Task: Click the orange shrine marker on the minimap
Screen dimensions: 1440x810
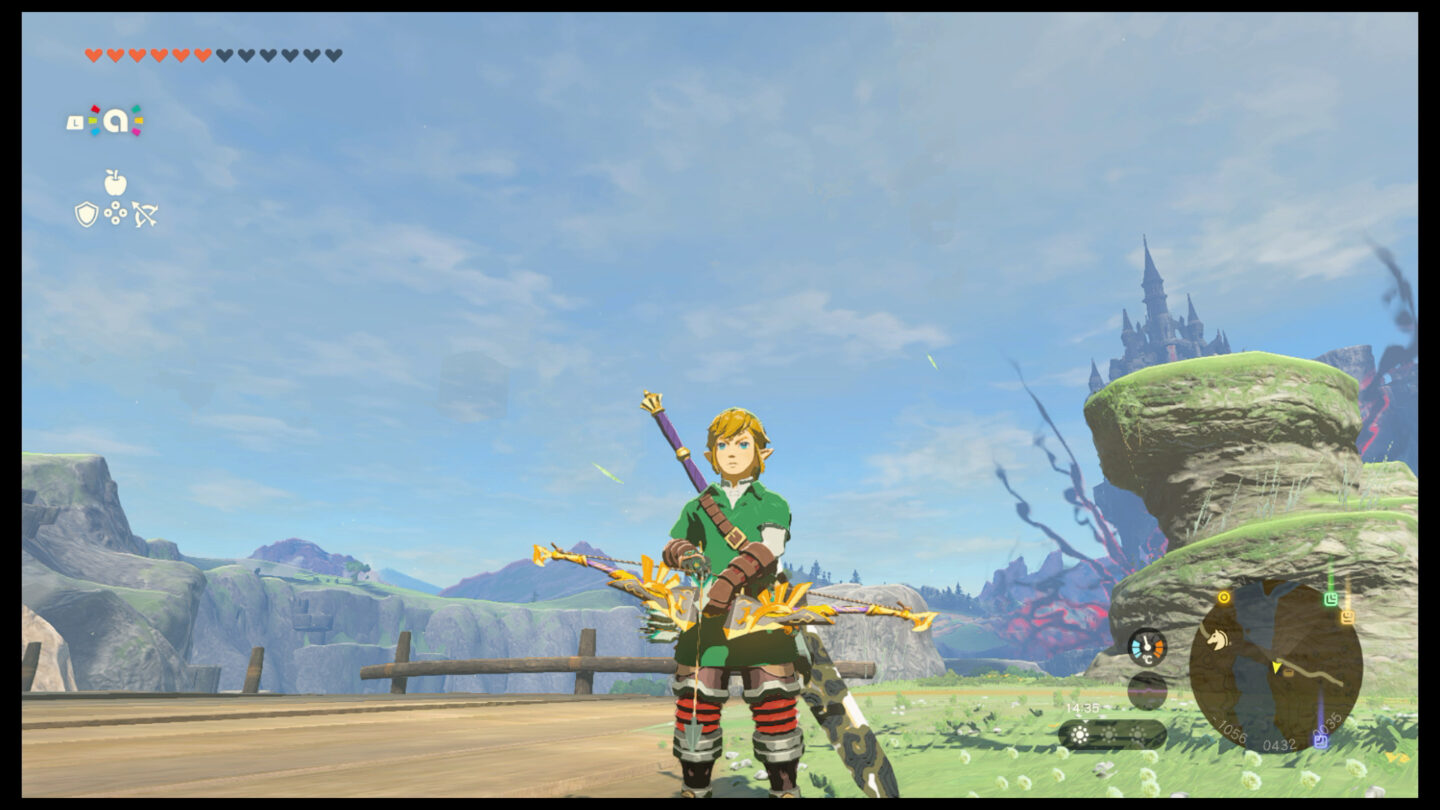Action: coord(1346,616)
